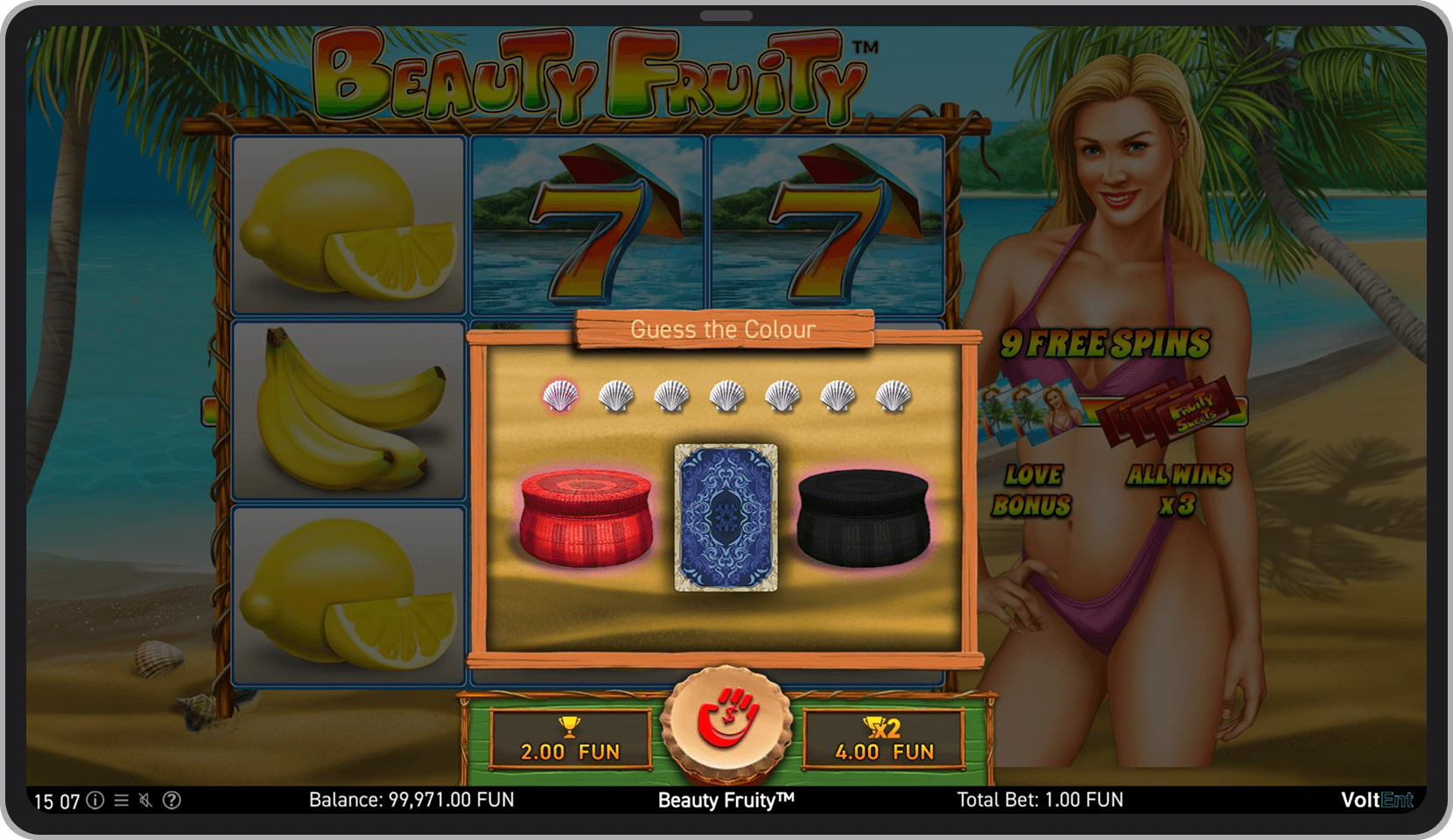Click the Balance display in the status bar
Screen dimensions: 1453x840
point(411,801)
